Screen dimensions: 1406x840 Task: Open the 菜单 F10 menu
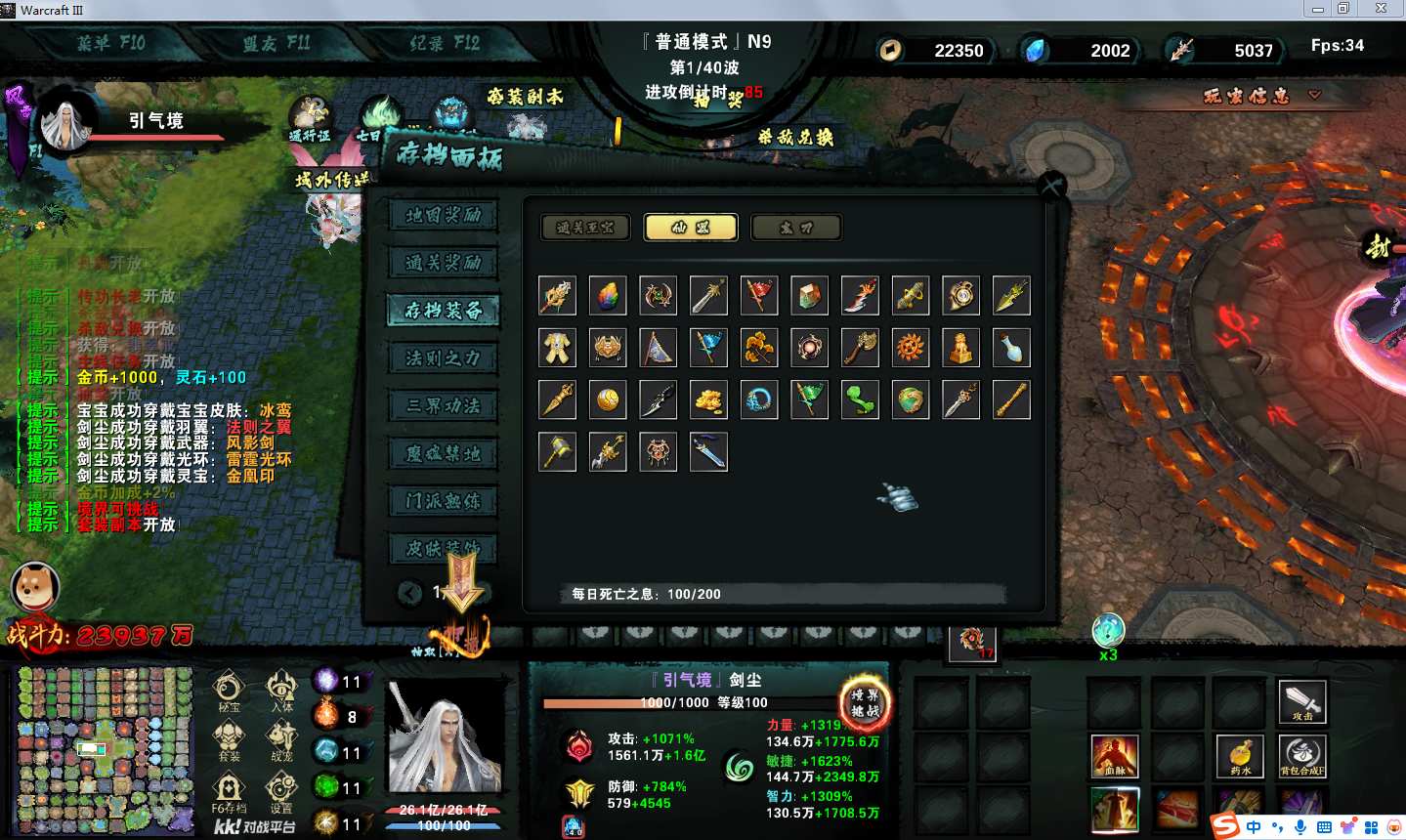click(110, 43)
